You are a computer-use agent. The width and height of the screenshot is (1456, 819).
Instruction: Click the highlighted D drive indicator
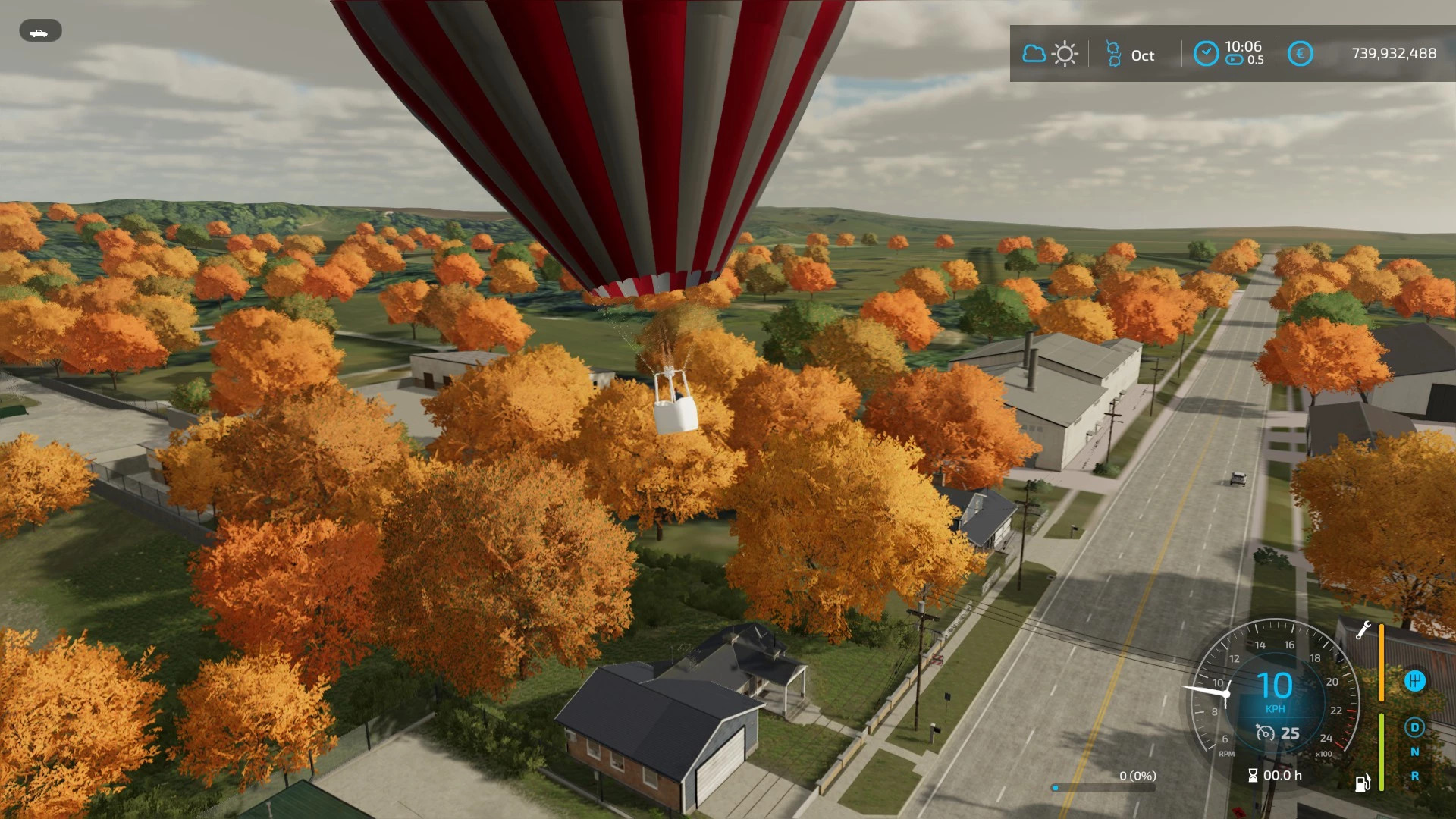1414,728
